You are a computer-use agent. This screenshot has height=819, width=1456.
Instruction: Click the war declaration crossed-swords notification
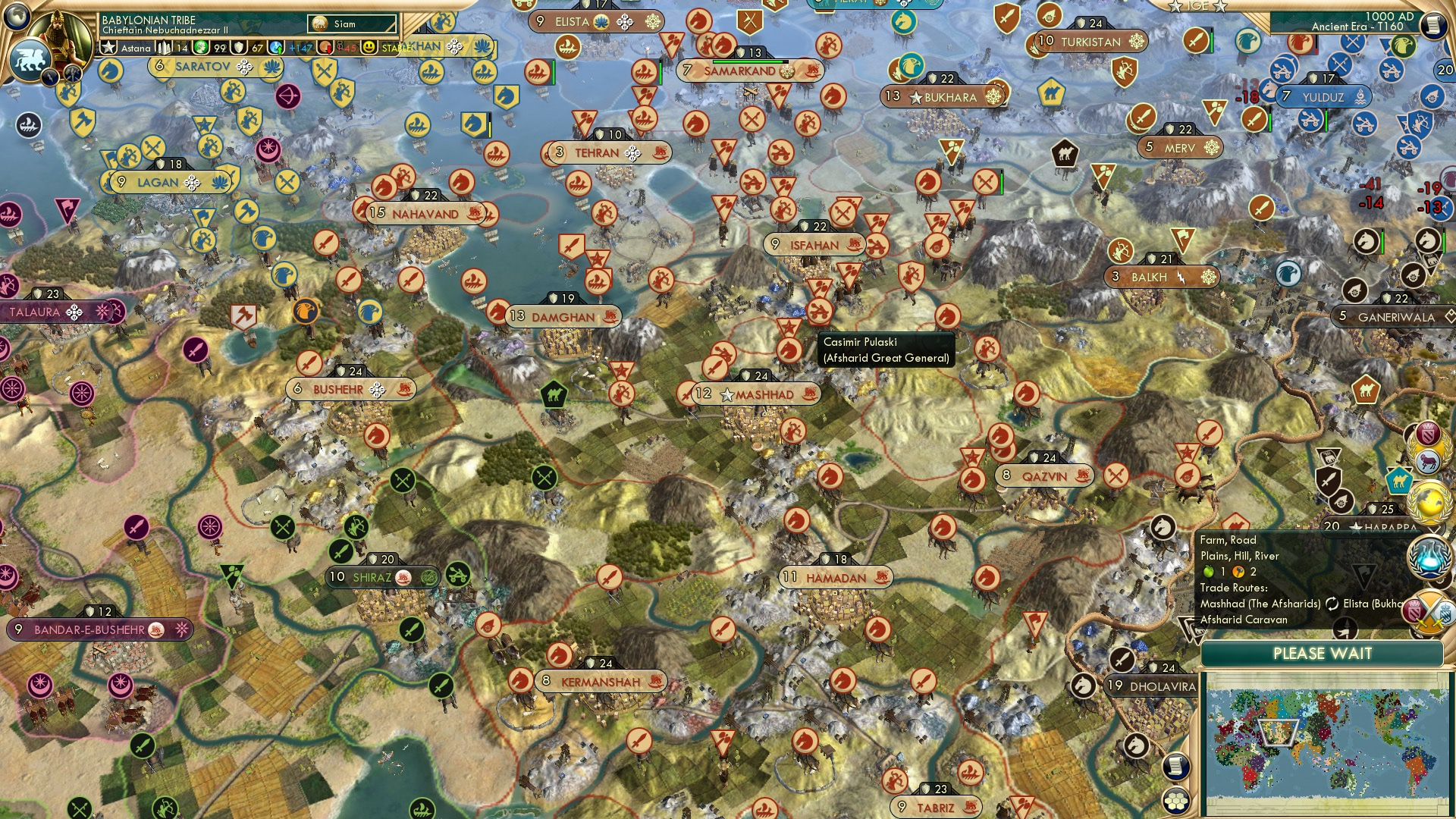coord(1429,611)
